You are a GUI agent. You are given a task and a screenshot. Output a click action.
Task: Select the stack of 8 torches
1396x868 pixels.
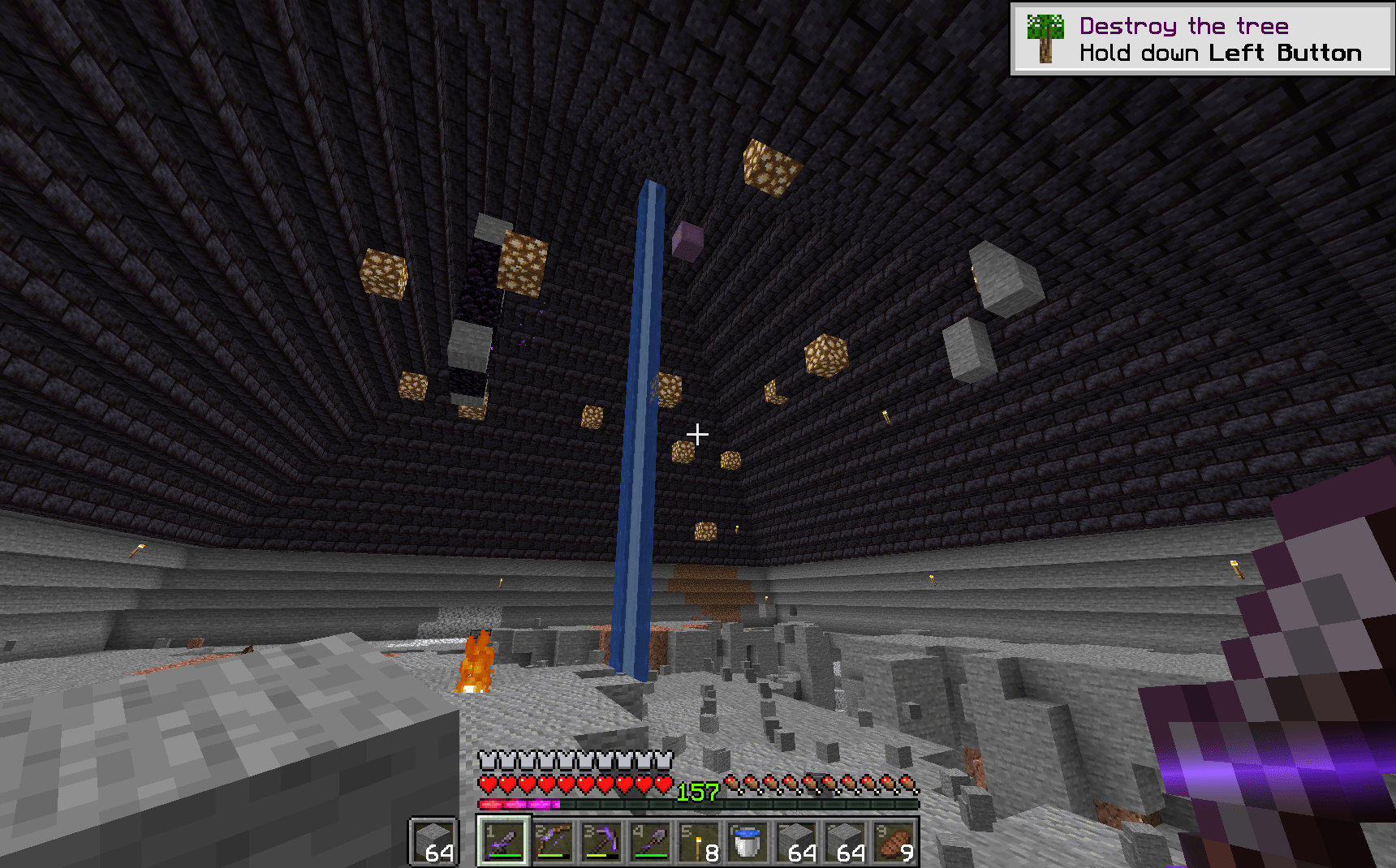point(699,842)
